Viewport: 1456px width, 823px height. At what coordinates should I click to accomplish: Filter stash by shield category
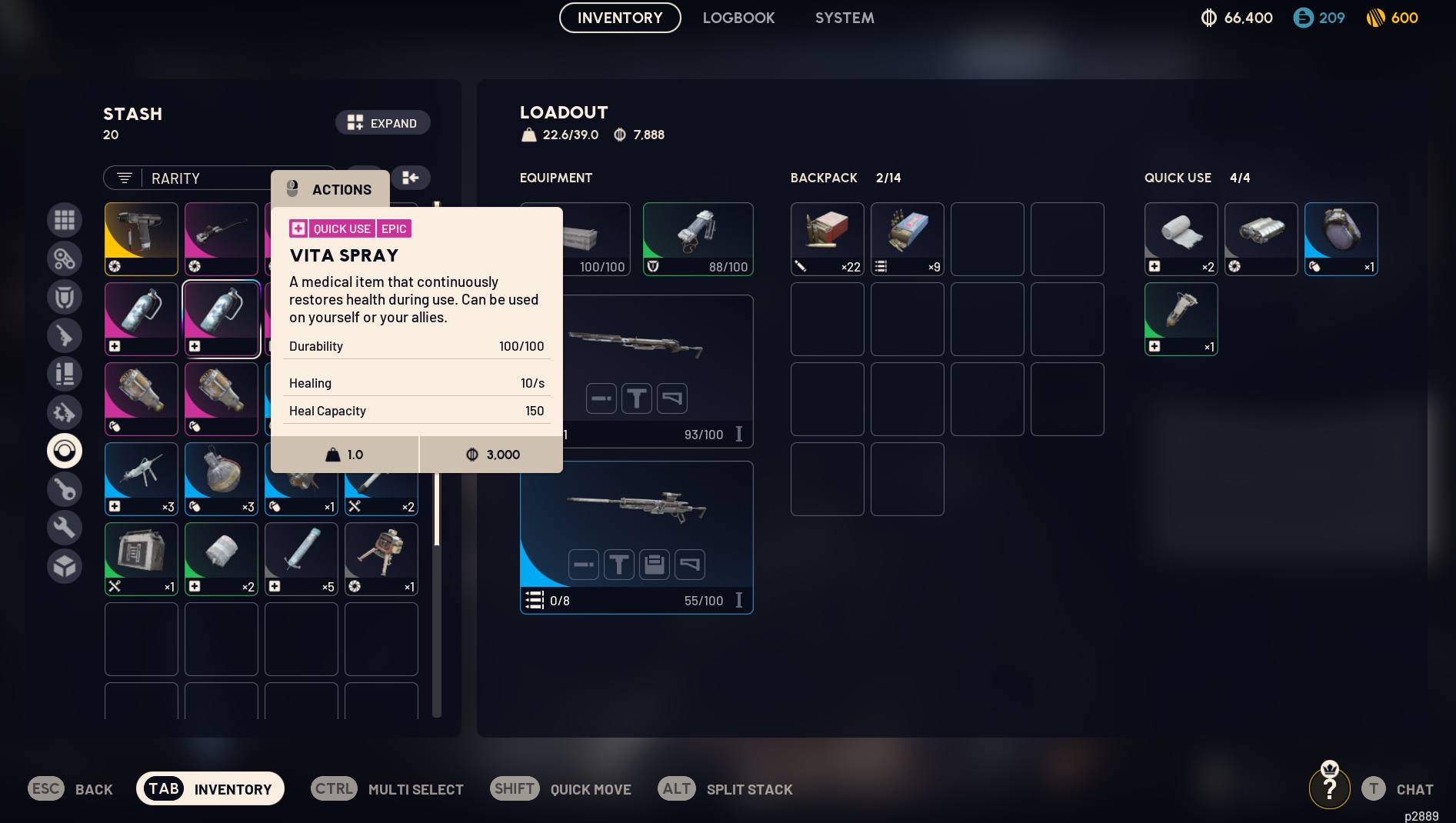(65, 297)
